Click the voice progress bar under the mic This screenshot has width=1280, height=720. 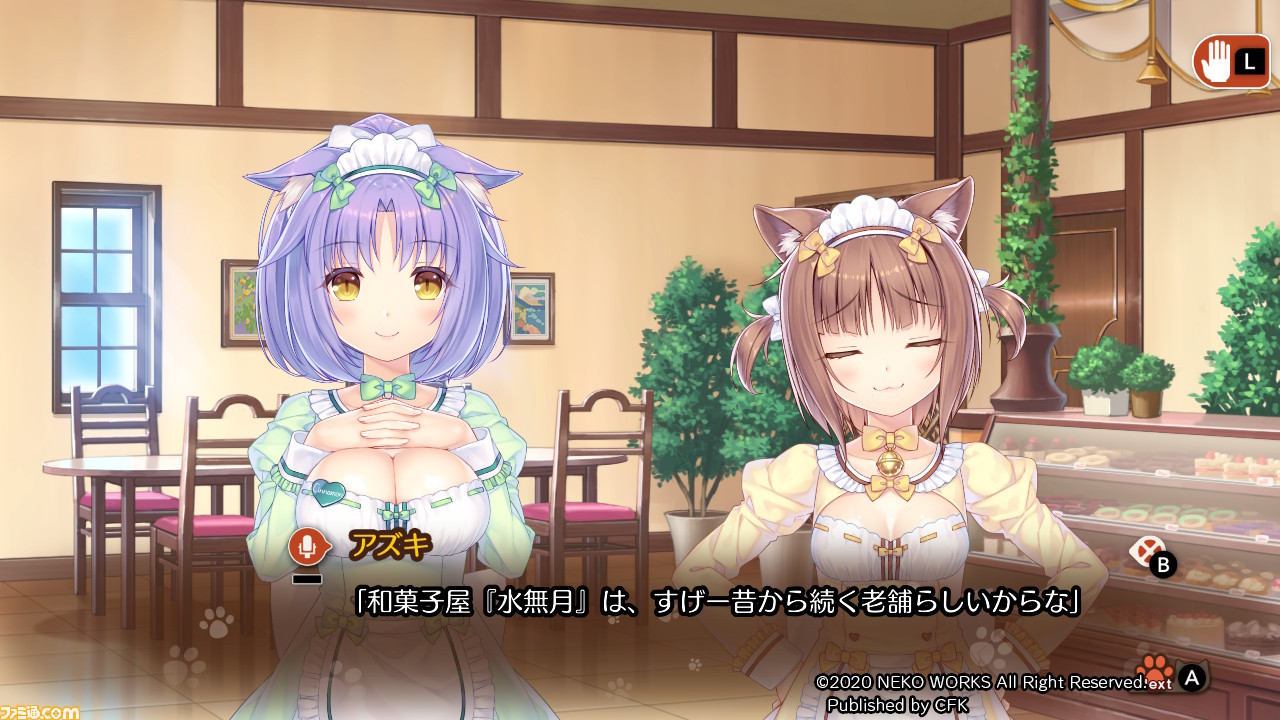coord(307,578)
